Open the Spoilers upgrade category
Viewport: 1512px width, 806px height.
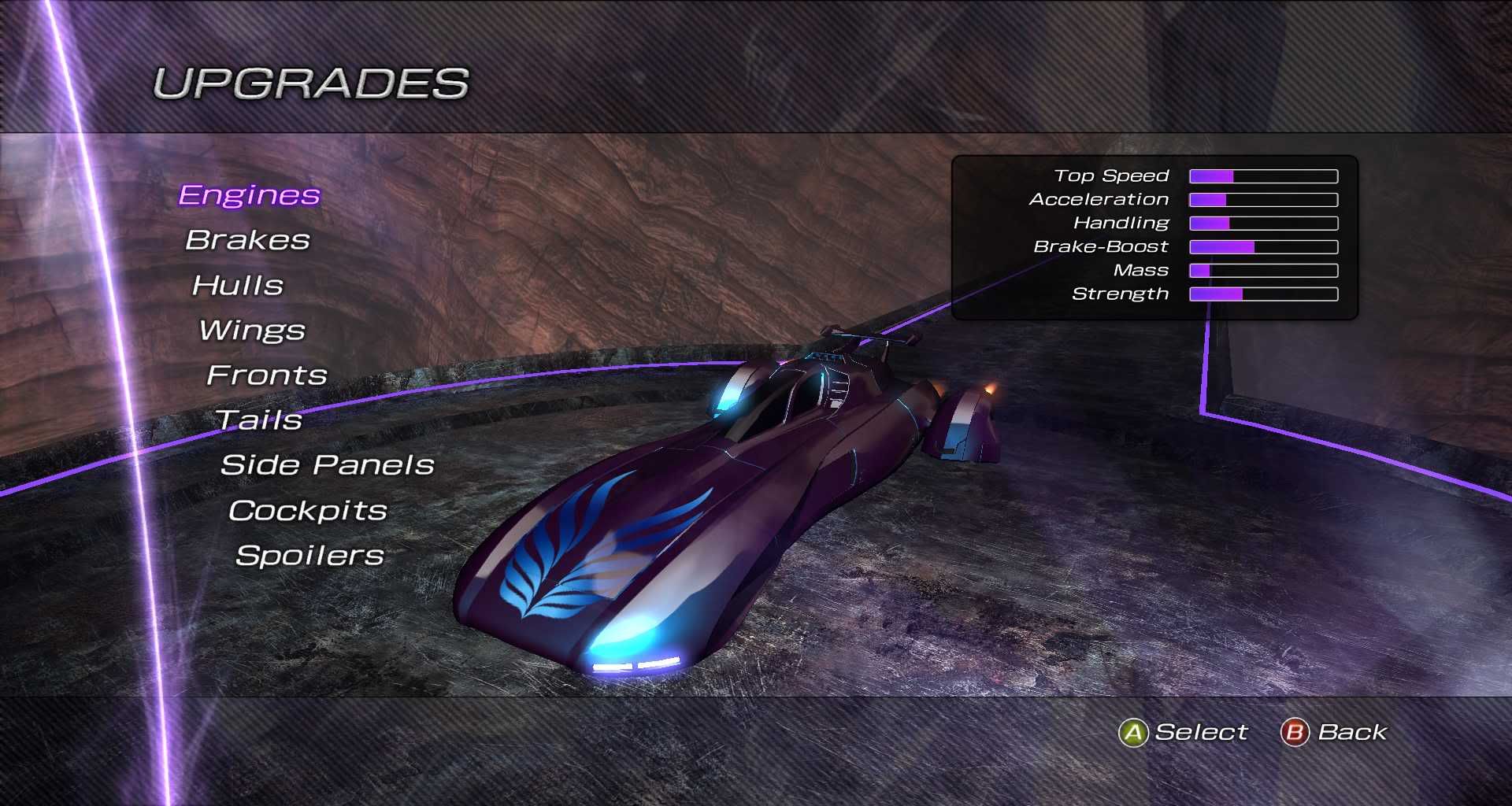coord(309,556)
